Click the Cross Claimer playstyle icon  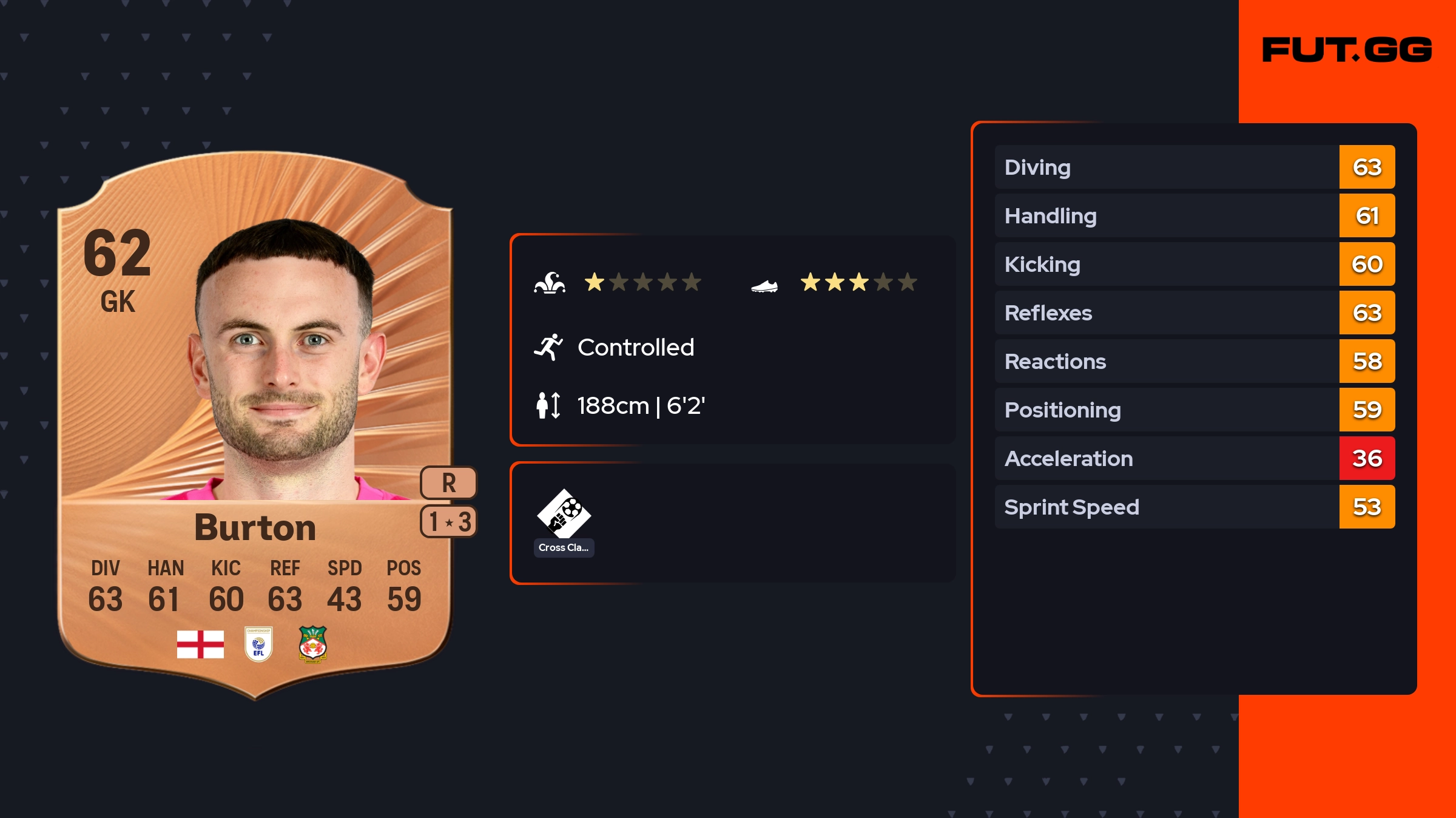tap(564, 515)
